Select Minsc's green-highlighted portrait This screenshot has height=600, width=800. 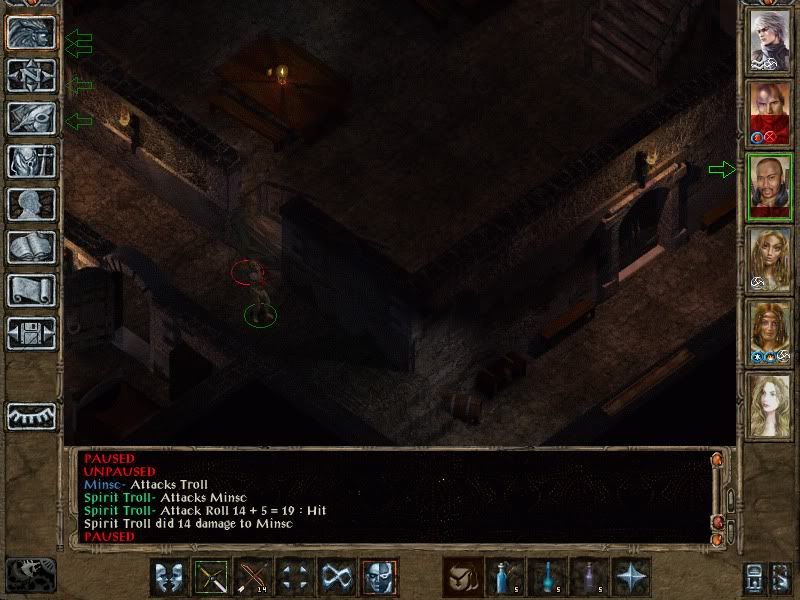tap(770, 185)
